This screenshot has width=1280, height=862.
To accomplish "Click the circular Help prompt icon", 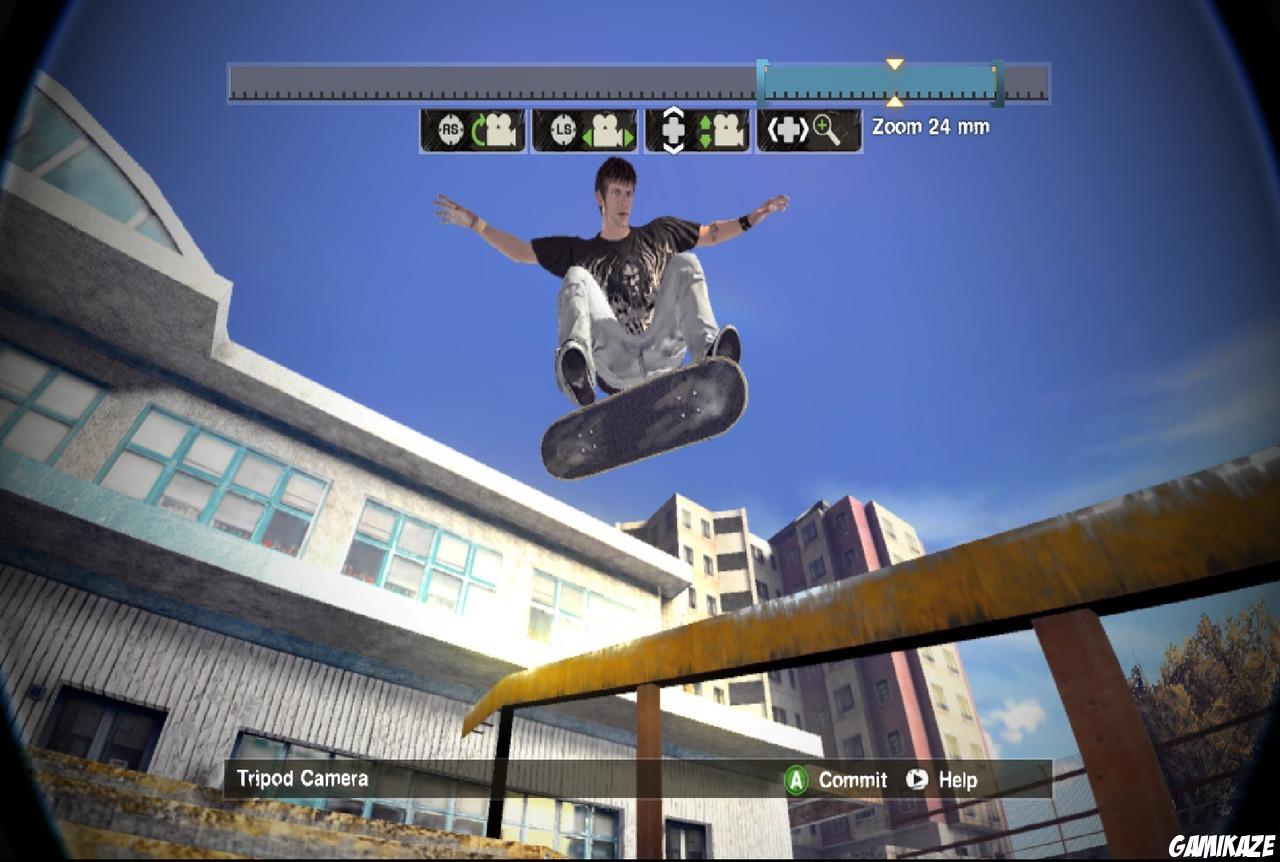I will click(x=917, y=779).
